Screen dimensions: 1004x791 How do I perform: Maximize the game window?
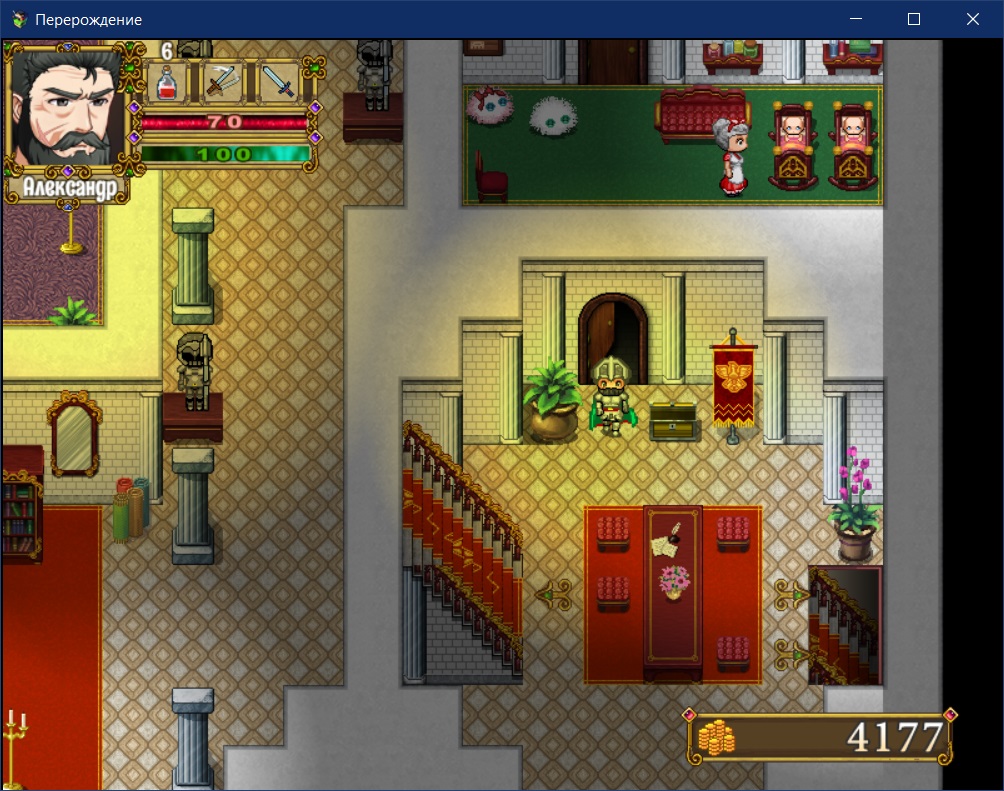coord(914,19)
